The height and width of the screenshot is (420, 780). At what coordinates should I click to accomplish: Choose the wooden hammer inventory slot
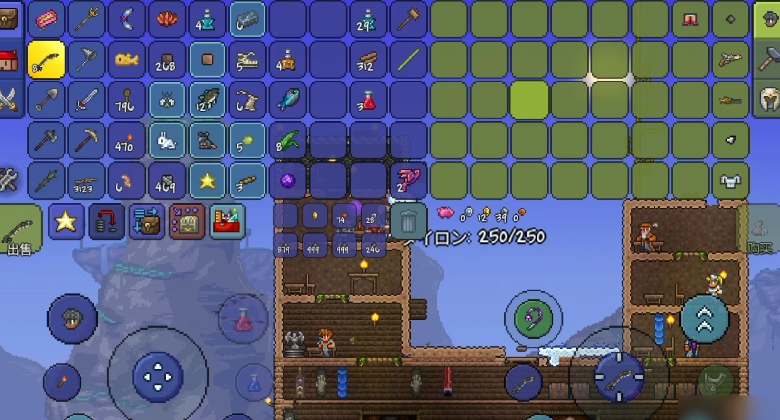(408, 19)
